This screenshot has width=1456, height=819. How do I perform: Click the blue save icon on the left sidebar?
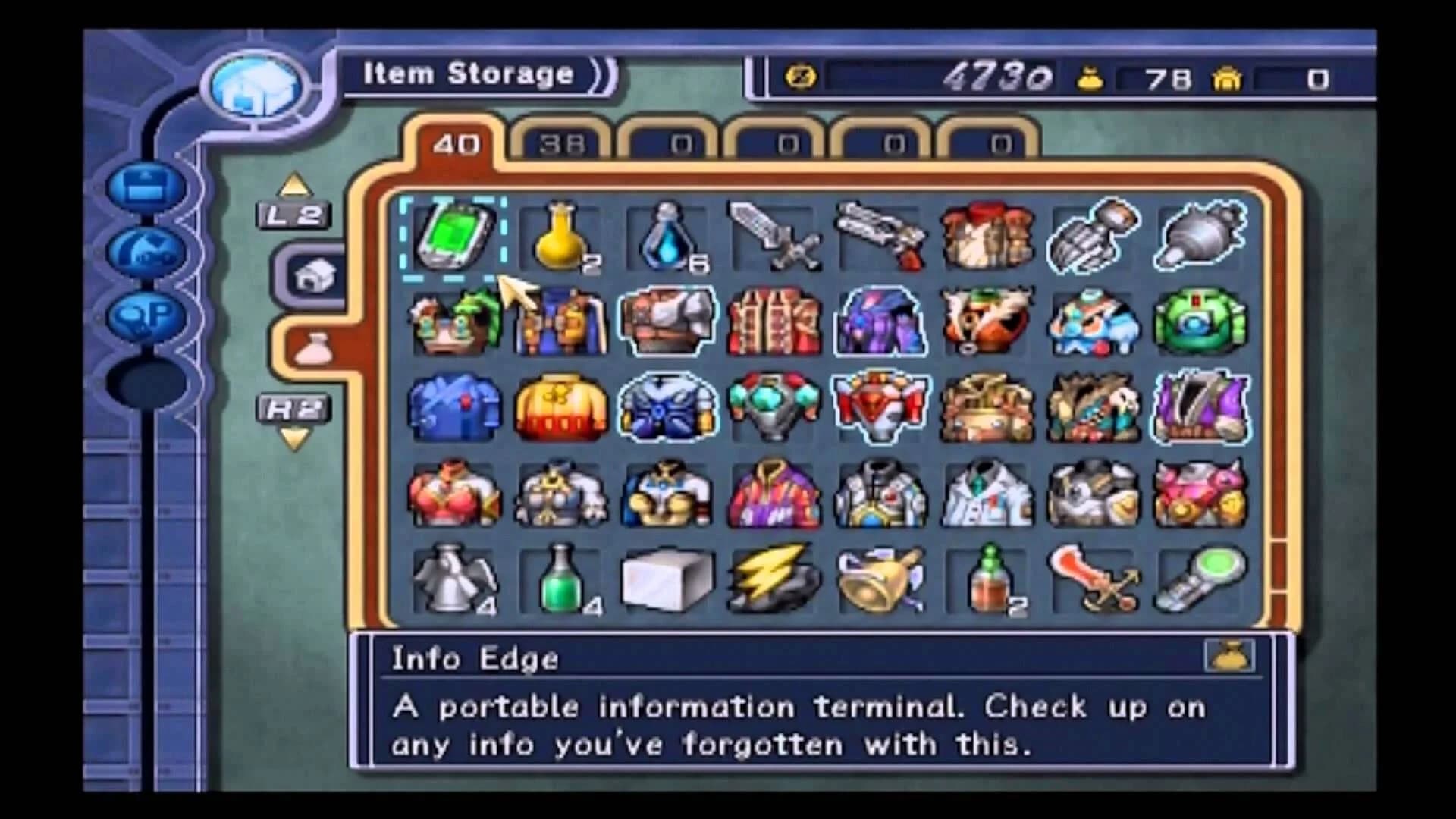[x=148, y=186]
